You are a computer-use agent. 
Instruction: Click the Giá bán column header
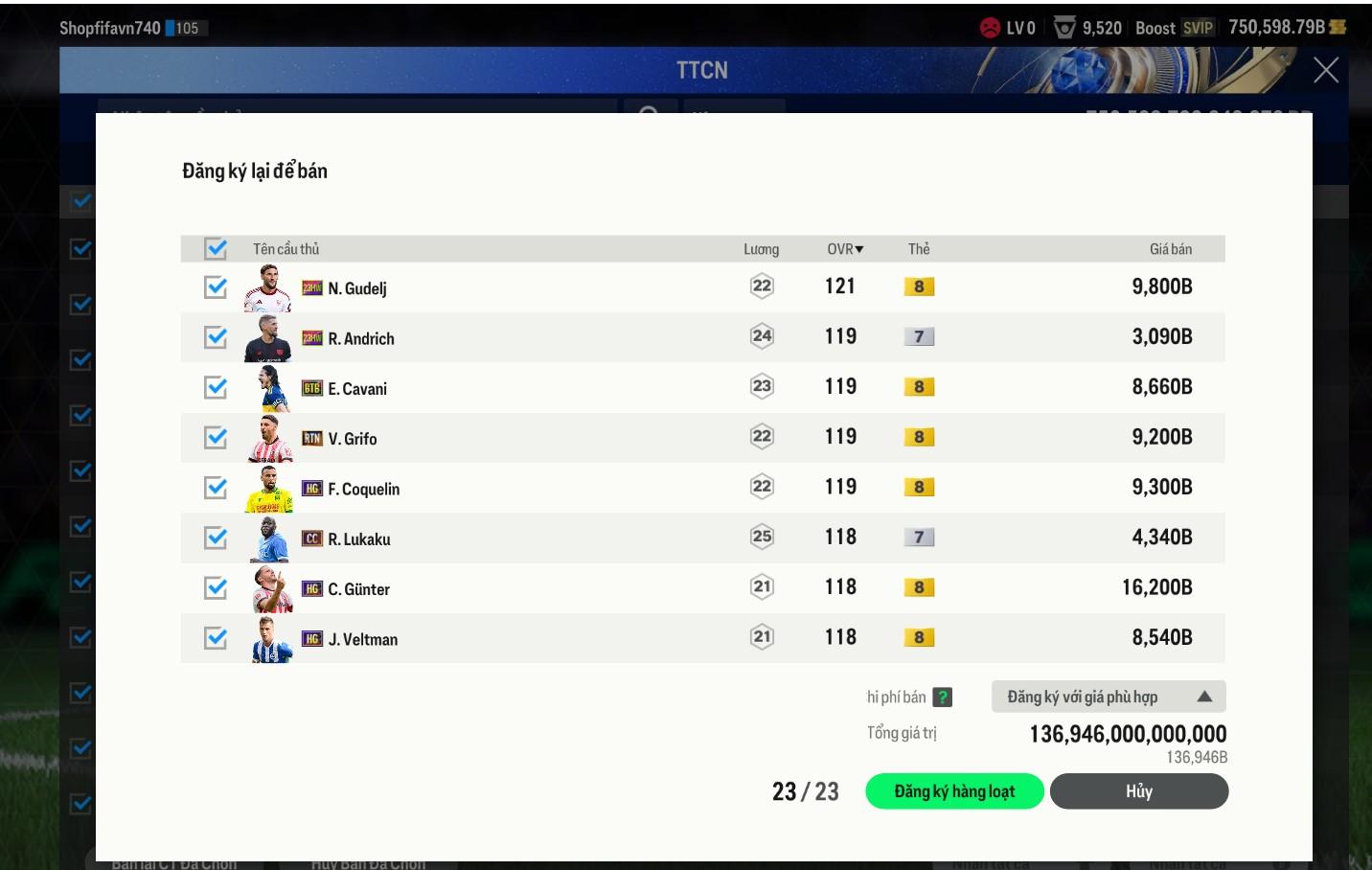click(x=1170, y=249)
